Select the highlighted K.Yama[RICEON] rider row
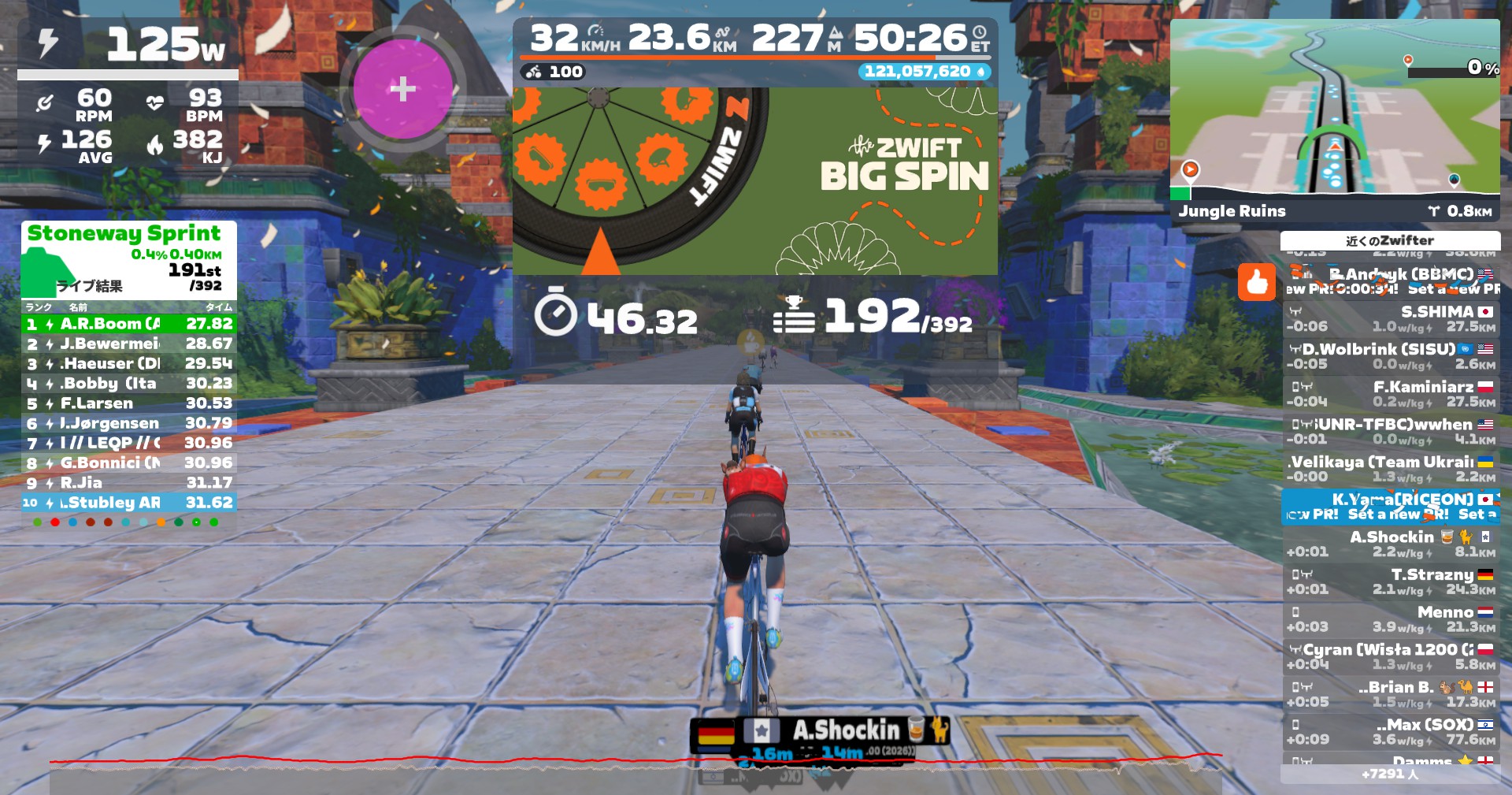This screenshot has width=1512, height=795. (x=1391, y=506)
